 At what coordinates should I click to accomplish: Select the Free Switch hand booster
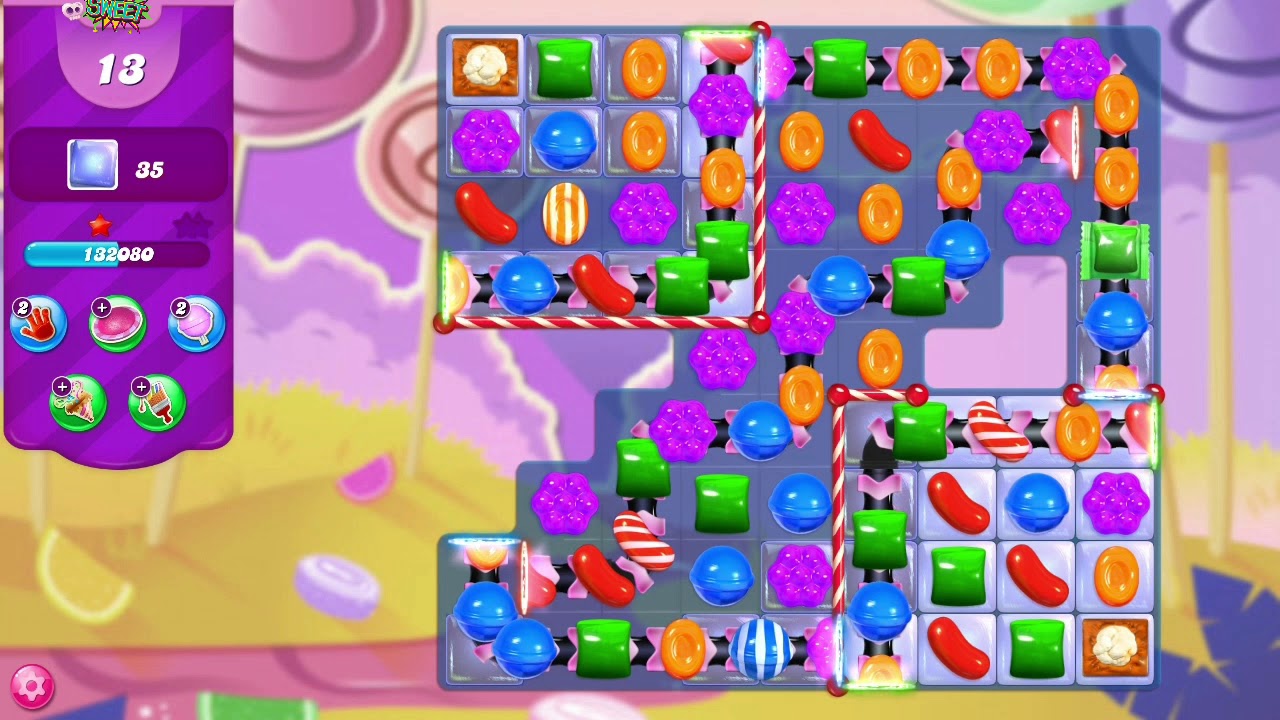pyautogui.click(x=38, y=322)
